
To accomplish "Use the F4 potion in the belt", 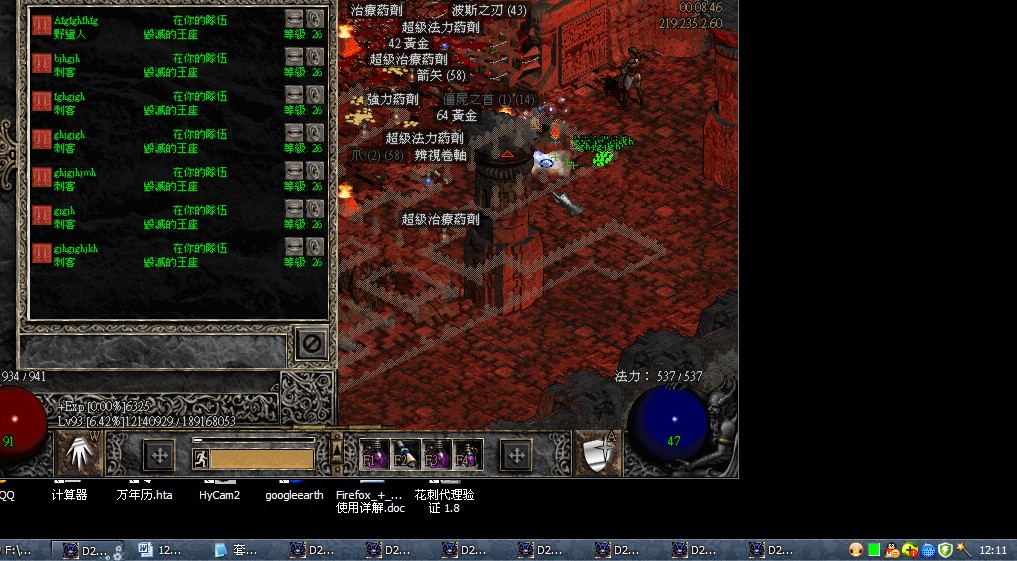I will [x=467, y=455].
